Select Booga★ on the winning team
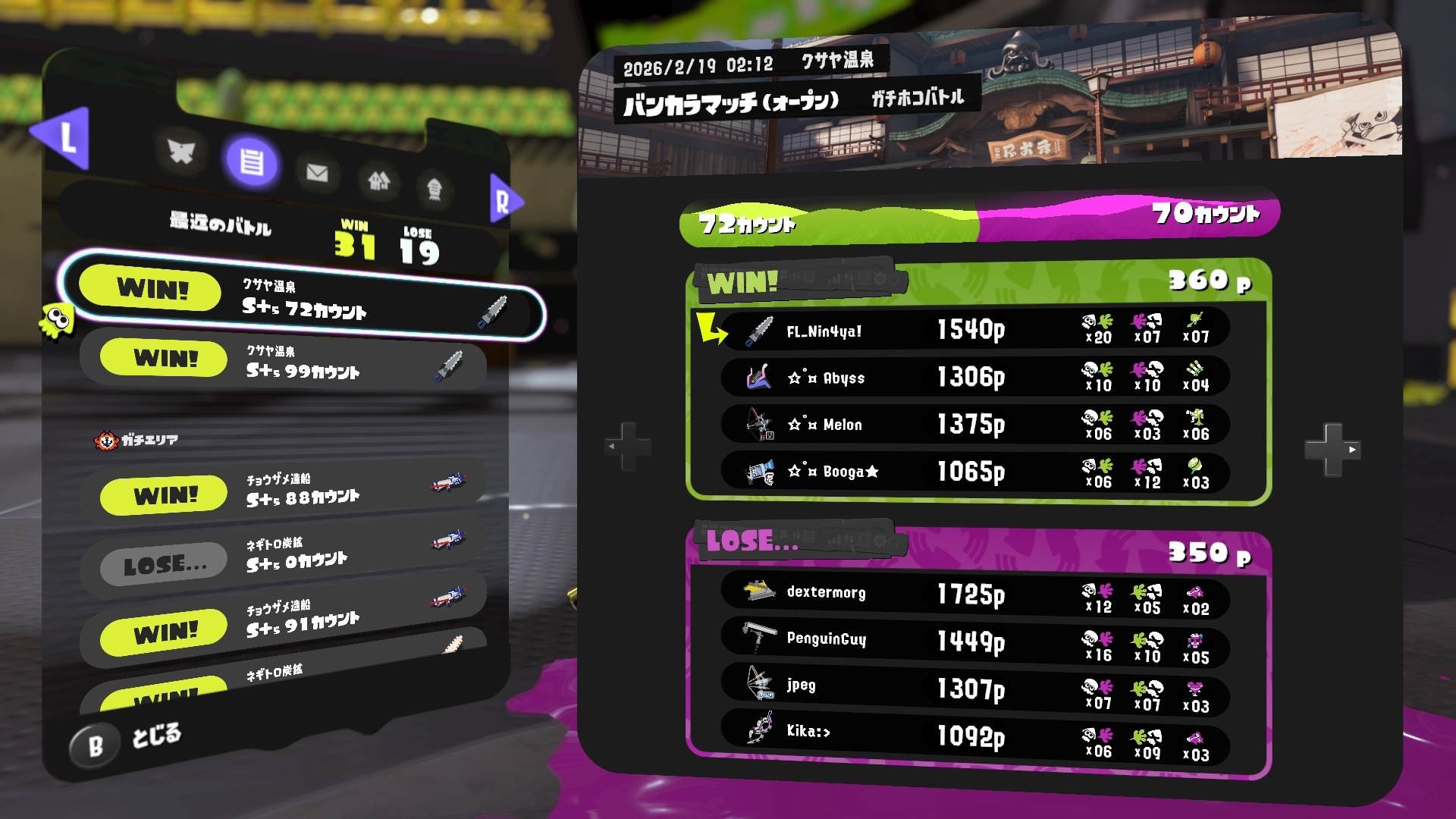 tap(974, 472)
